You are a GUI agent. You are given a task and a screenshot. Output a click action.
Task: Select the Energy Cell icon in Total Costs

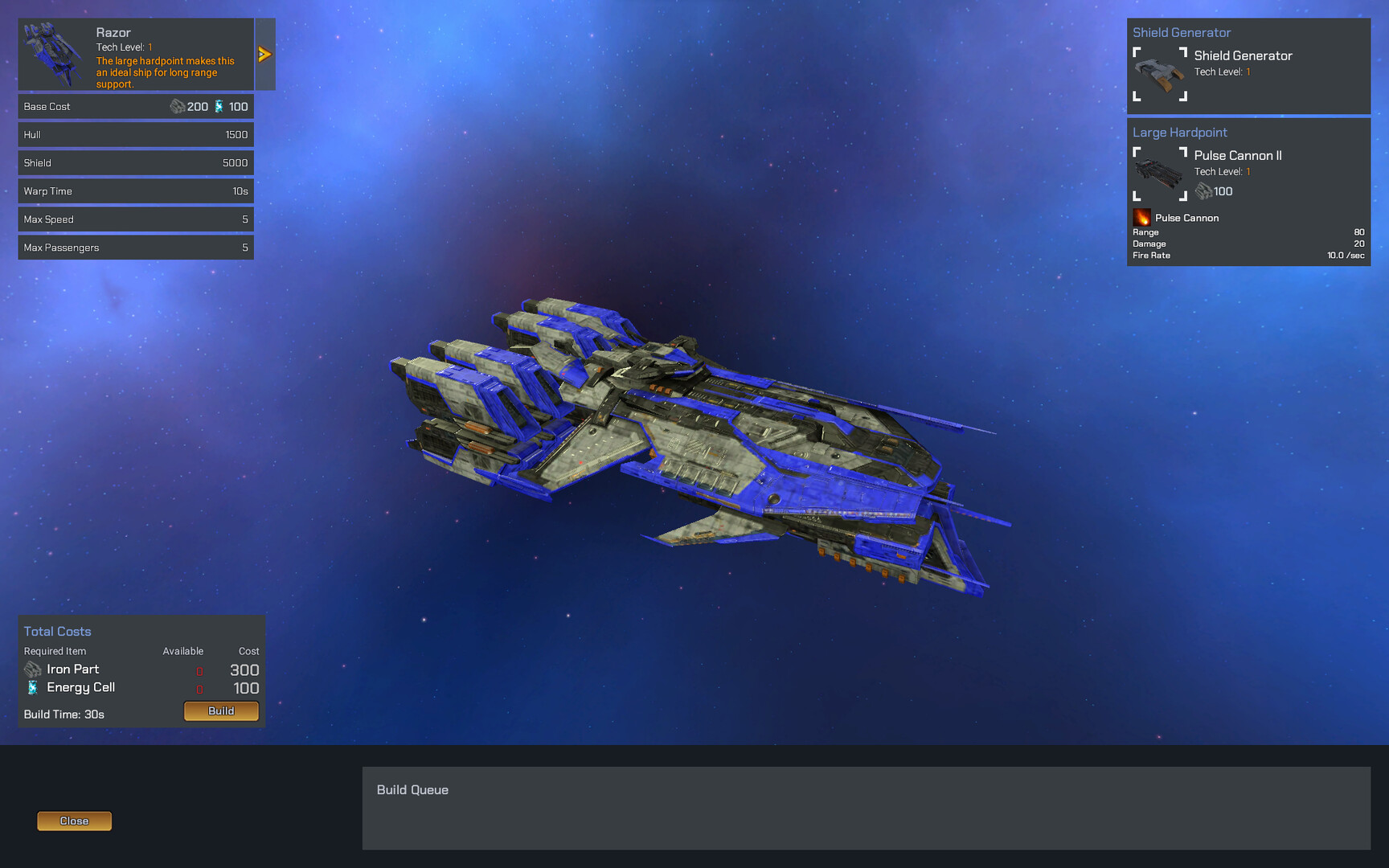(x=33, y=687)
